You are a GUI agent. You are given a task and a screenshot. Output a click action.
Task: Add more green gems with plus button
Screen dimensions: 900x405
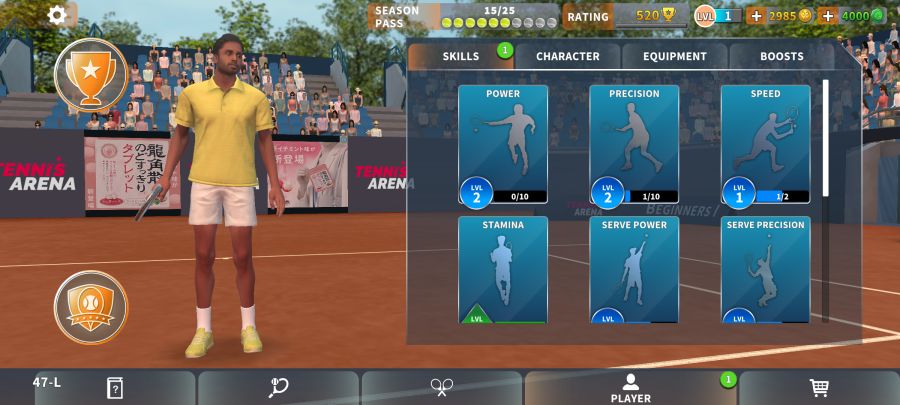point(828,16)
